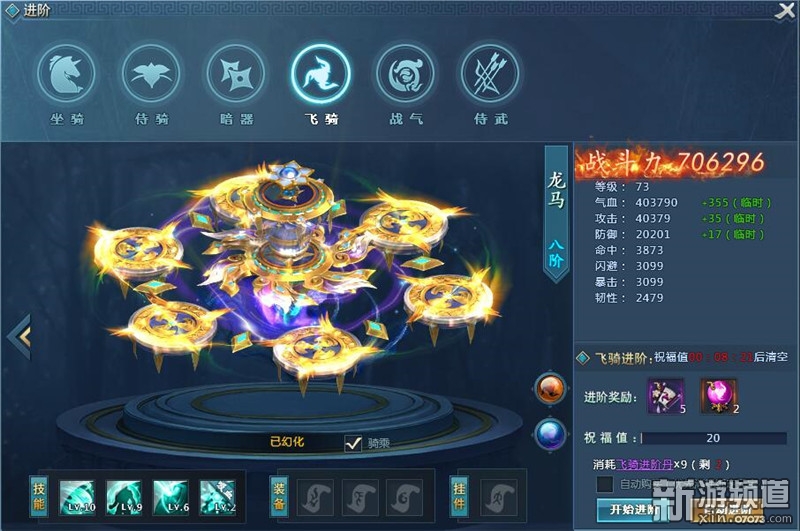Select the 暗器 tab
Screen dimensions: 800x531
pyautogui.click(x=236, y=73)
